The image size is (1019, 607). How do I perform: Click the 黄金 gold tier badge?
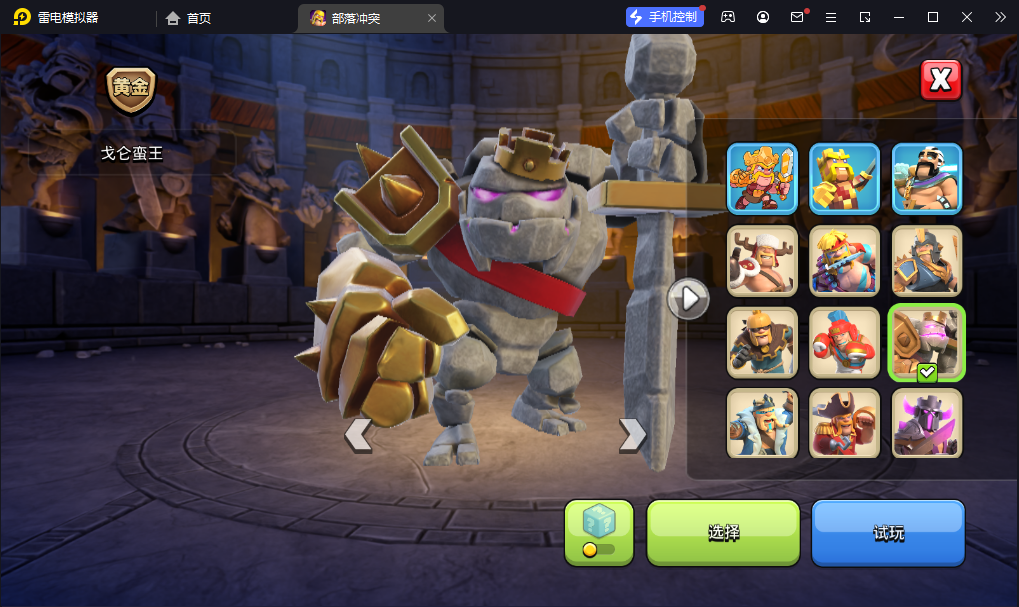tap(131, 89)
